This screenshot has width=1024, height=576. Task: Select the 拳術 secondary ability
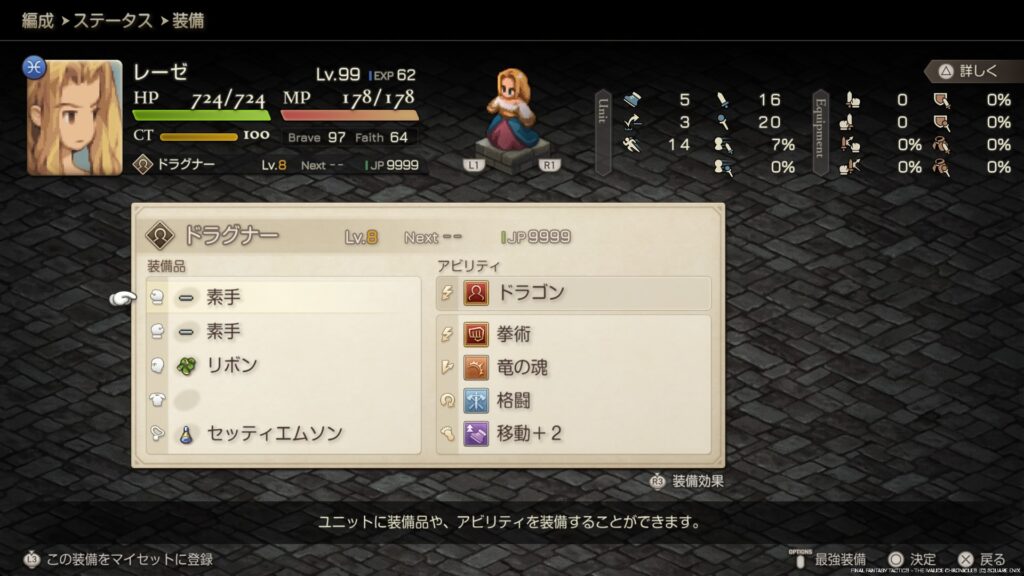point(574,334)
